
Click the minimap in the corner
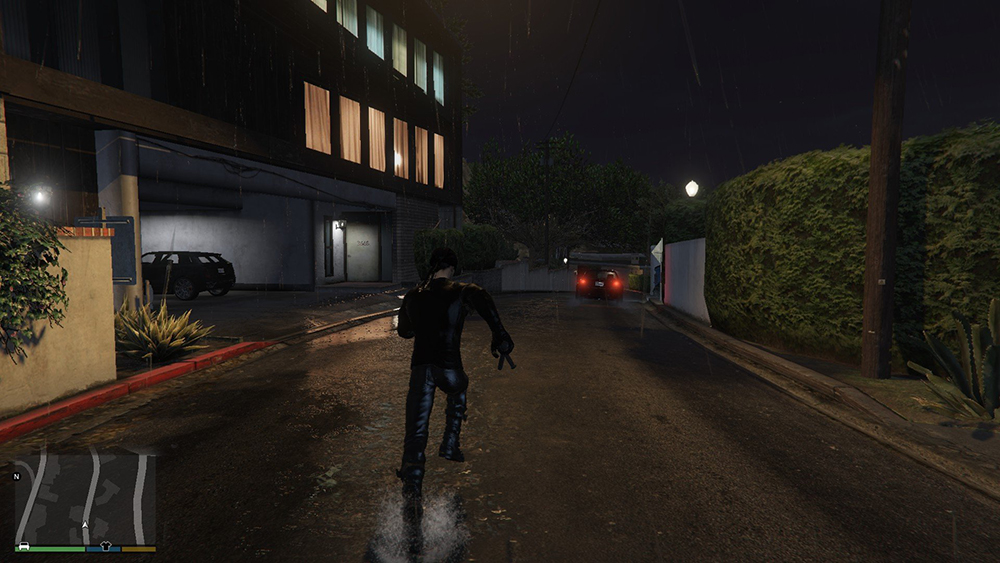tap(85, 499)
